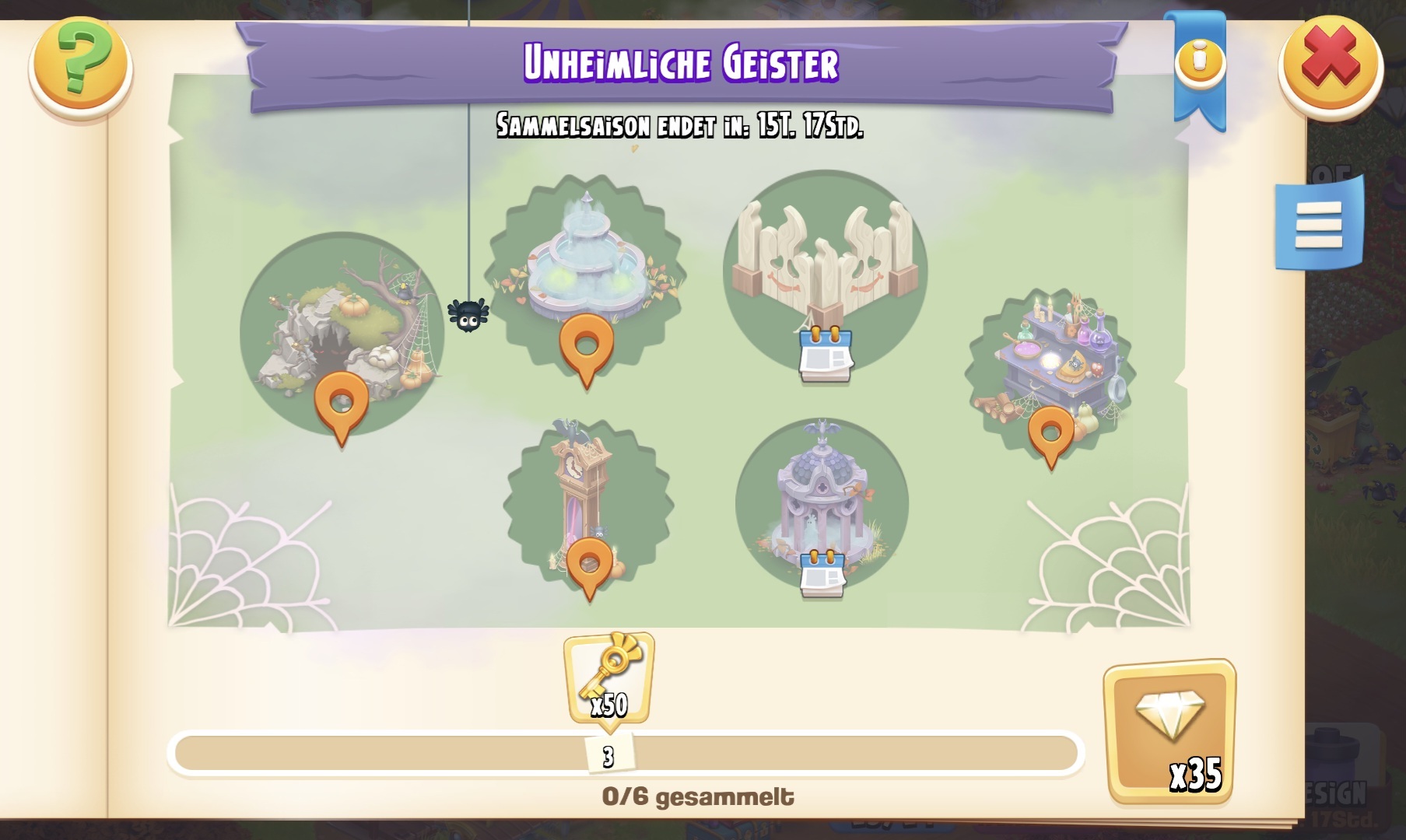1406x840 pixels.
Task: Claim the x35 diamond reward
Action: [x=1169, y=731]
